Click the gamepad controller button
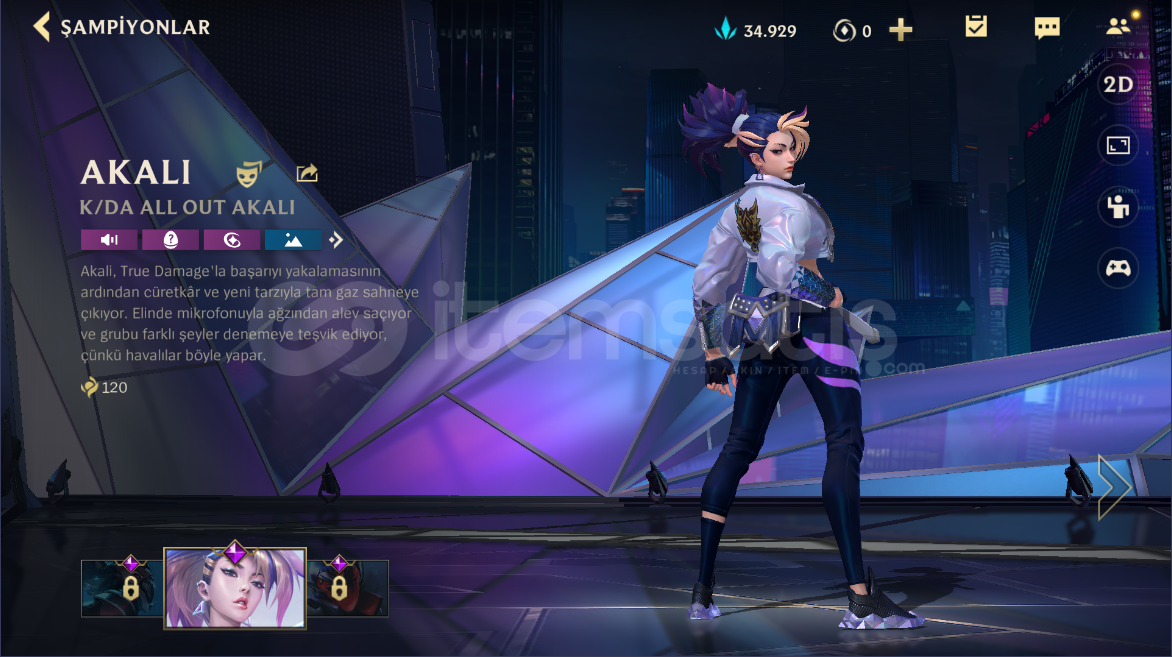The height and width of the screenshot is (657, 1172). click(x=1118, y=268)
